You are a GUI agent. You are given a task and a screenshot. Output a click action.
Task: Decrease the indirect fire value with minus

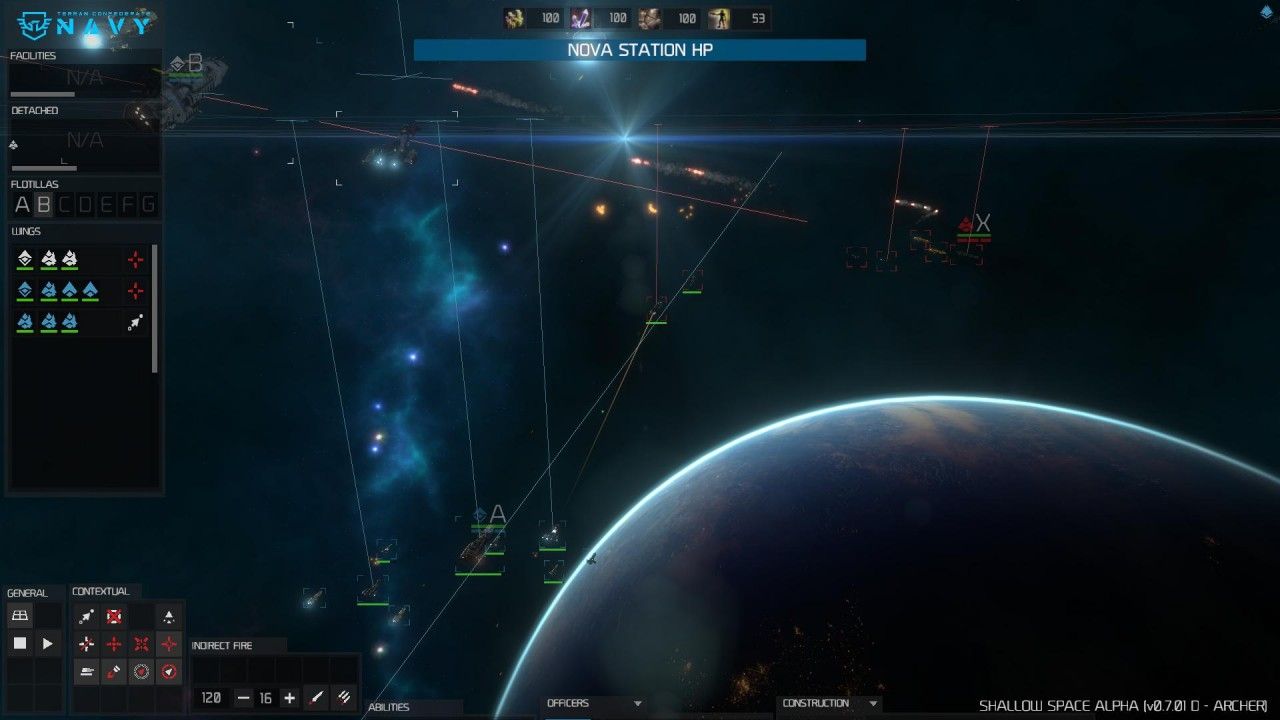tap(243, 698)
